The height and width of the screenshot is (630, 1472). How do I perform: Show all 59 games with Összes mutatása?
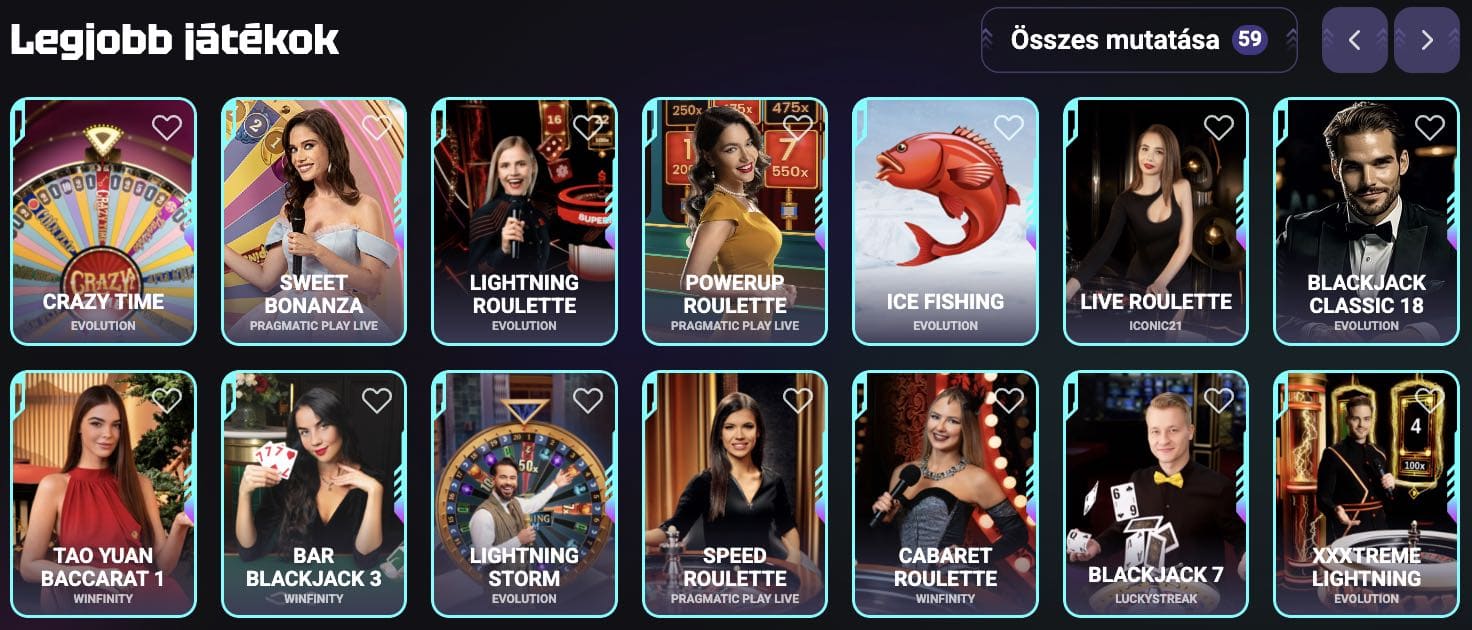(1138, 40)
